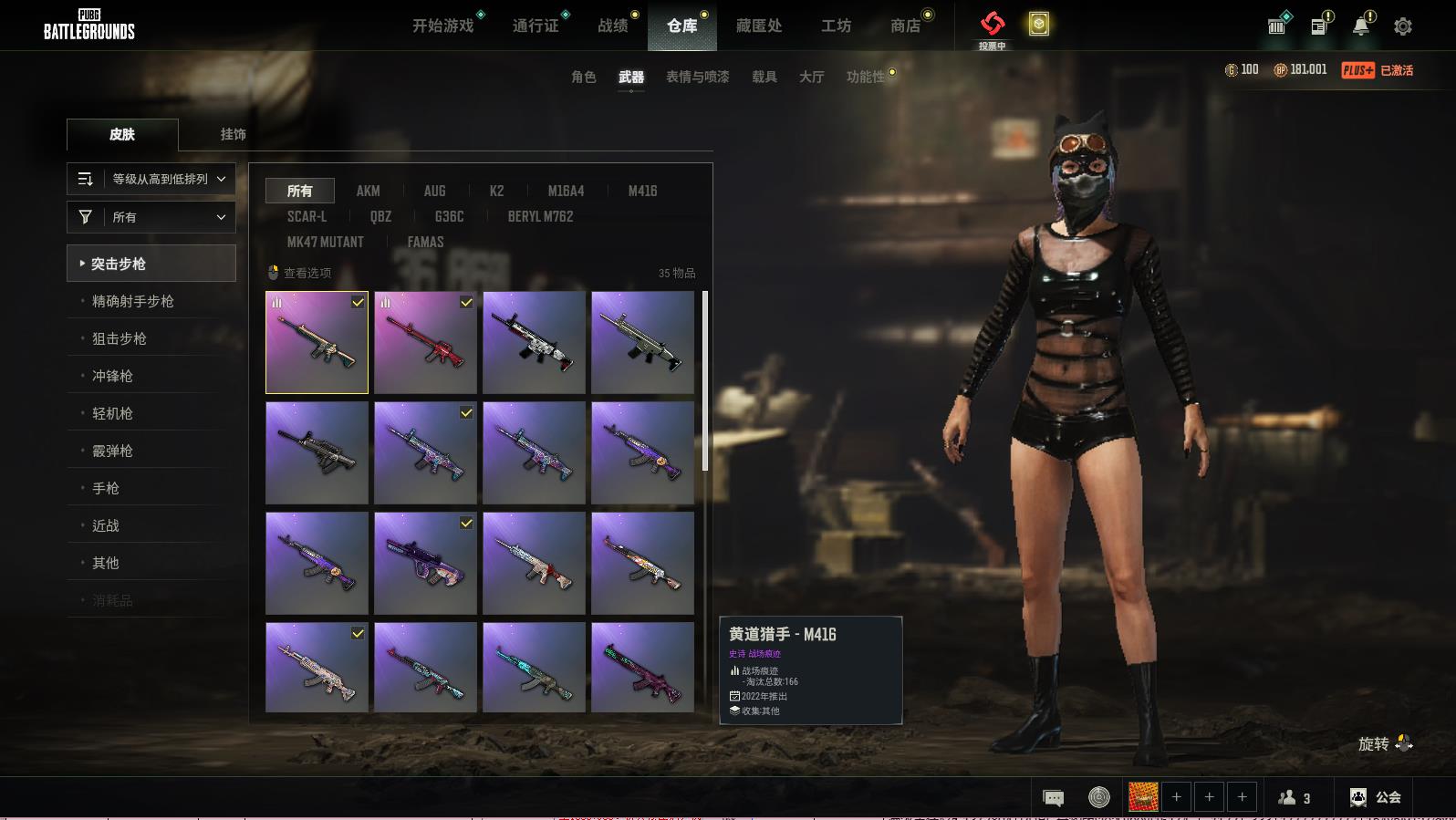1456x820 pixels.
Task: Open the settings gear icon
Action: pos(1403,26)
